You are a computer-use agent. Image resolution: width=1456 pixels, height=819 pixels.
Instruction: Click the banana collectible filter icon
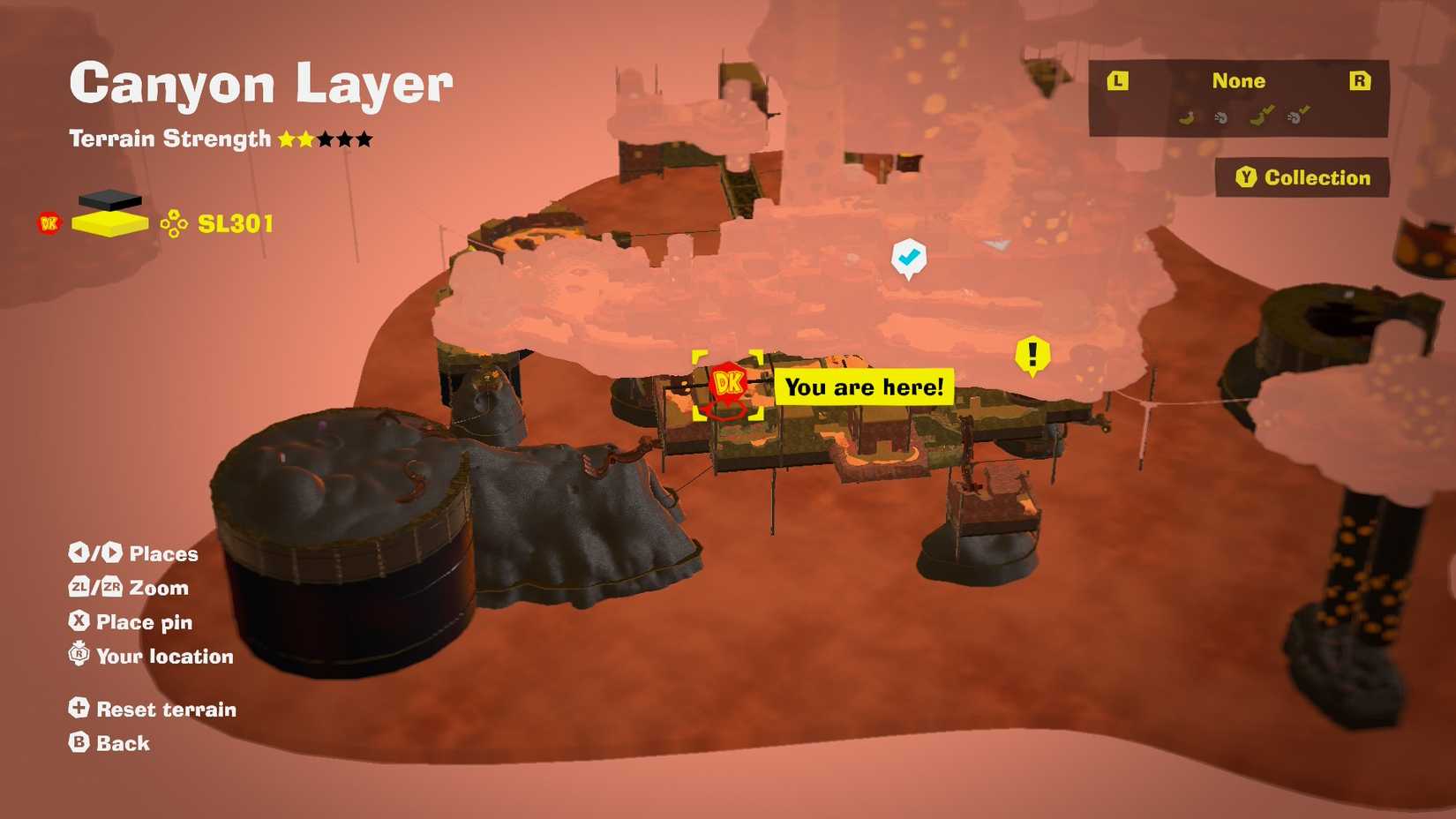[x=1189, y=116]
